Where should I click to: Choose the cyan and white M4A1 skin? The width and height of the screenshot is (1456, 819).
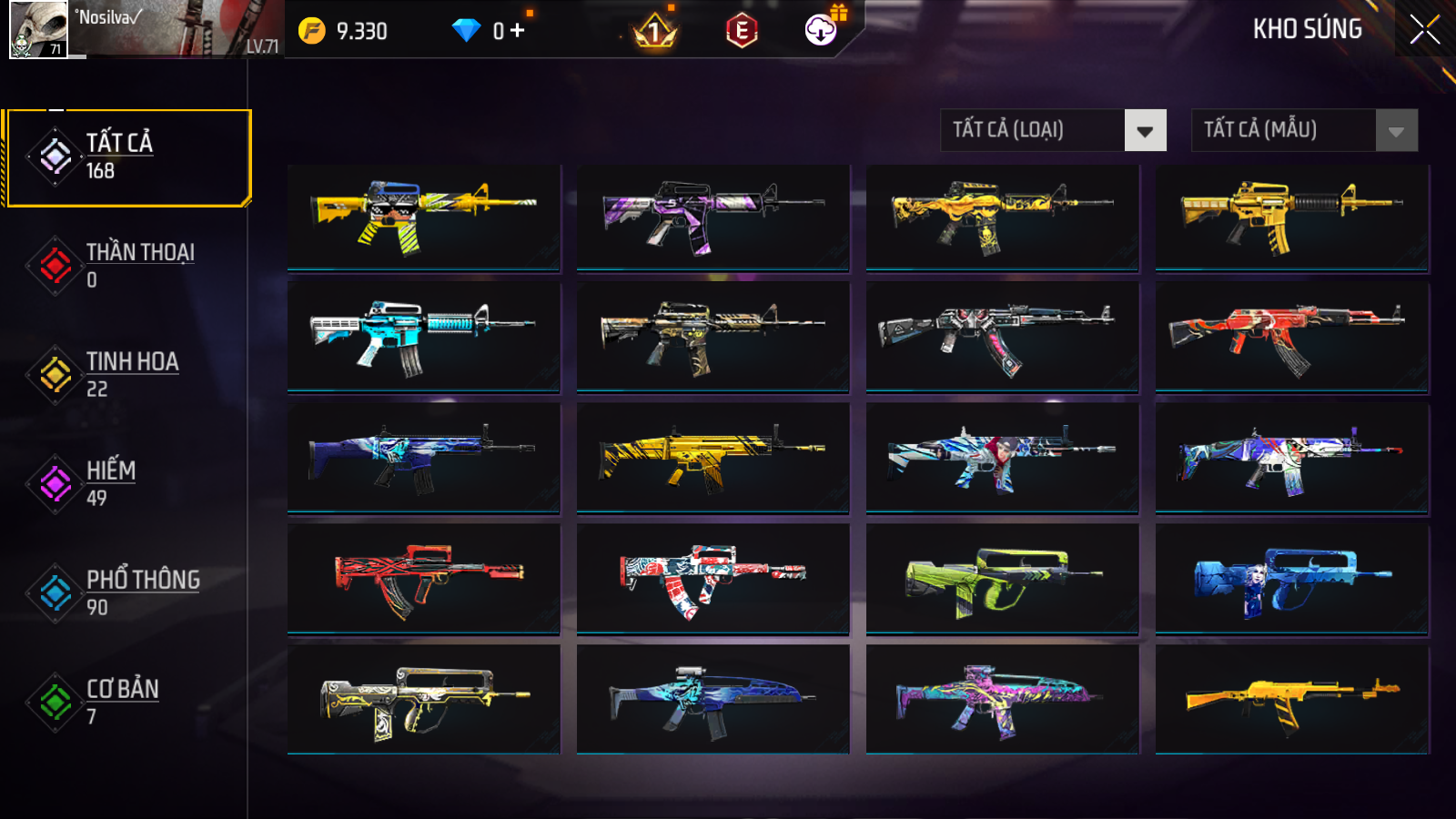pyautogui.click(x=423, y=337)
